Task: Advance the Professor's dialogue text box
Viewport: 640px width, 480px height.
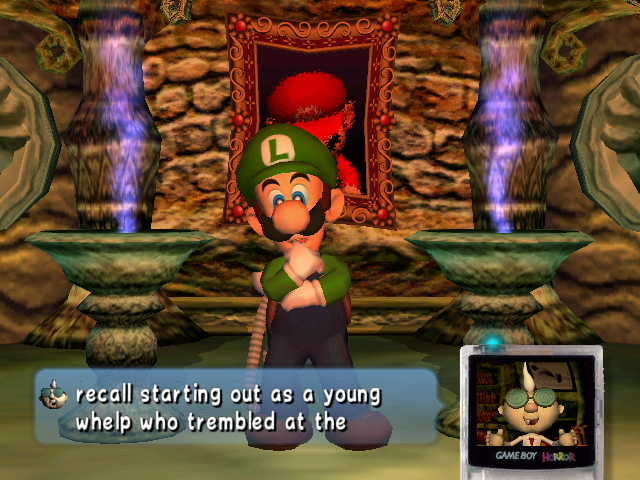Action: tap(236, 407)
